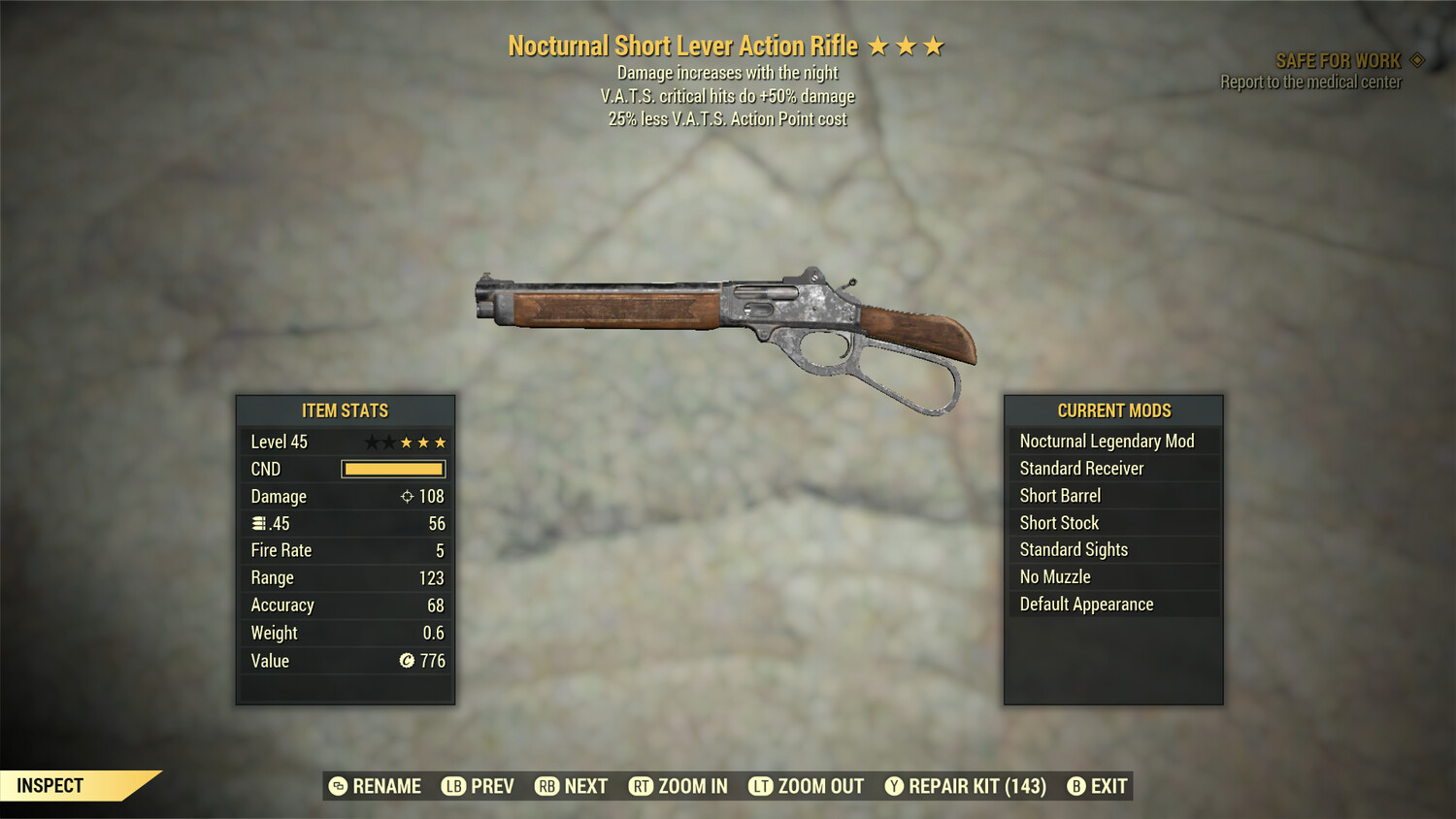1456x819 pixels.
Task: Switch to the INSPECT tab
Action: pyautogui.click(x=50, y=786)
